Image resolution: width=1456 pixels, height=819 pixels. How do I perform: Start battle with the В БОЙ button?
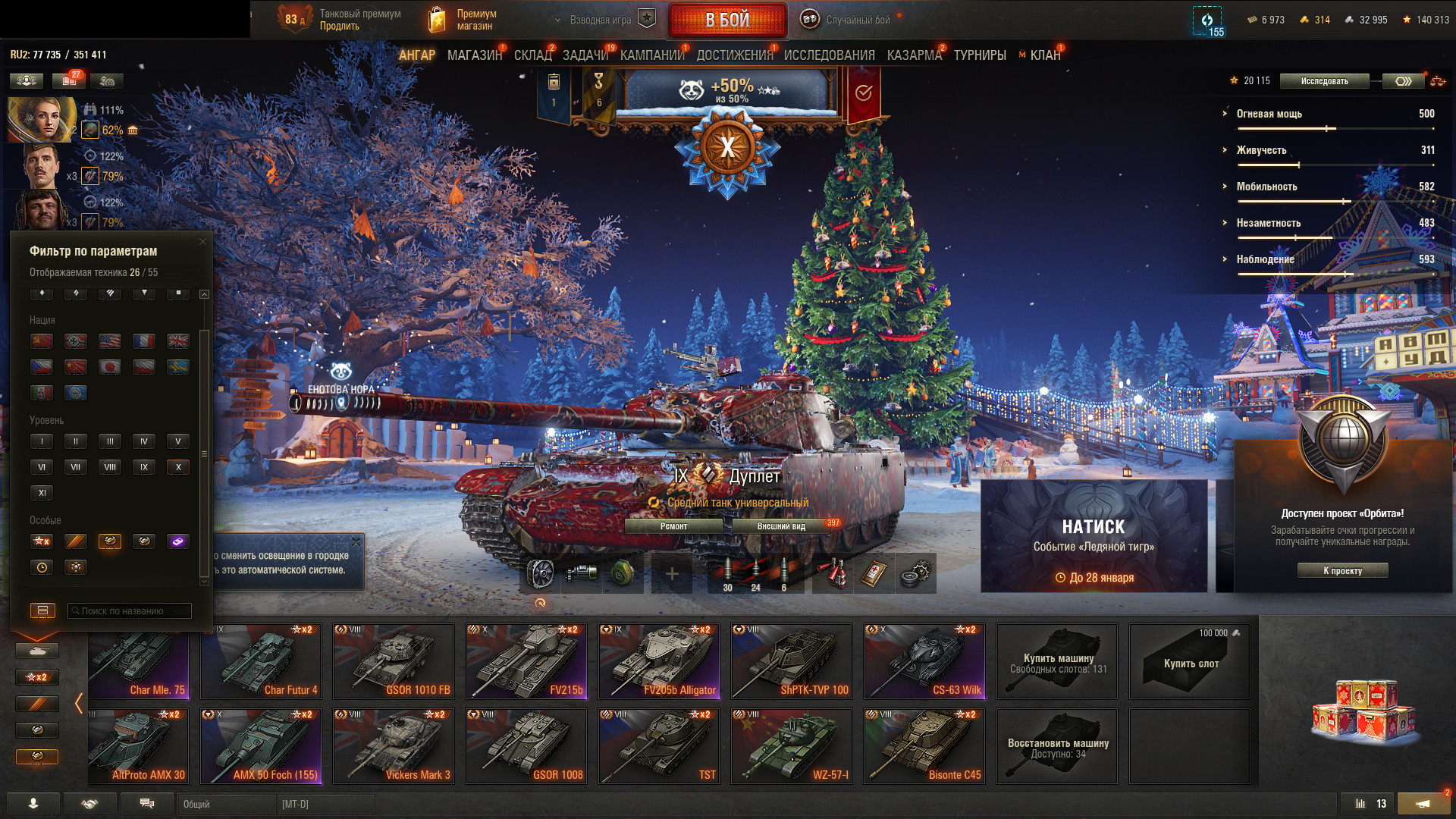pyautogui.click(x=727, y=20)
